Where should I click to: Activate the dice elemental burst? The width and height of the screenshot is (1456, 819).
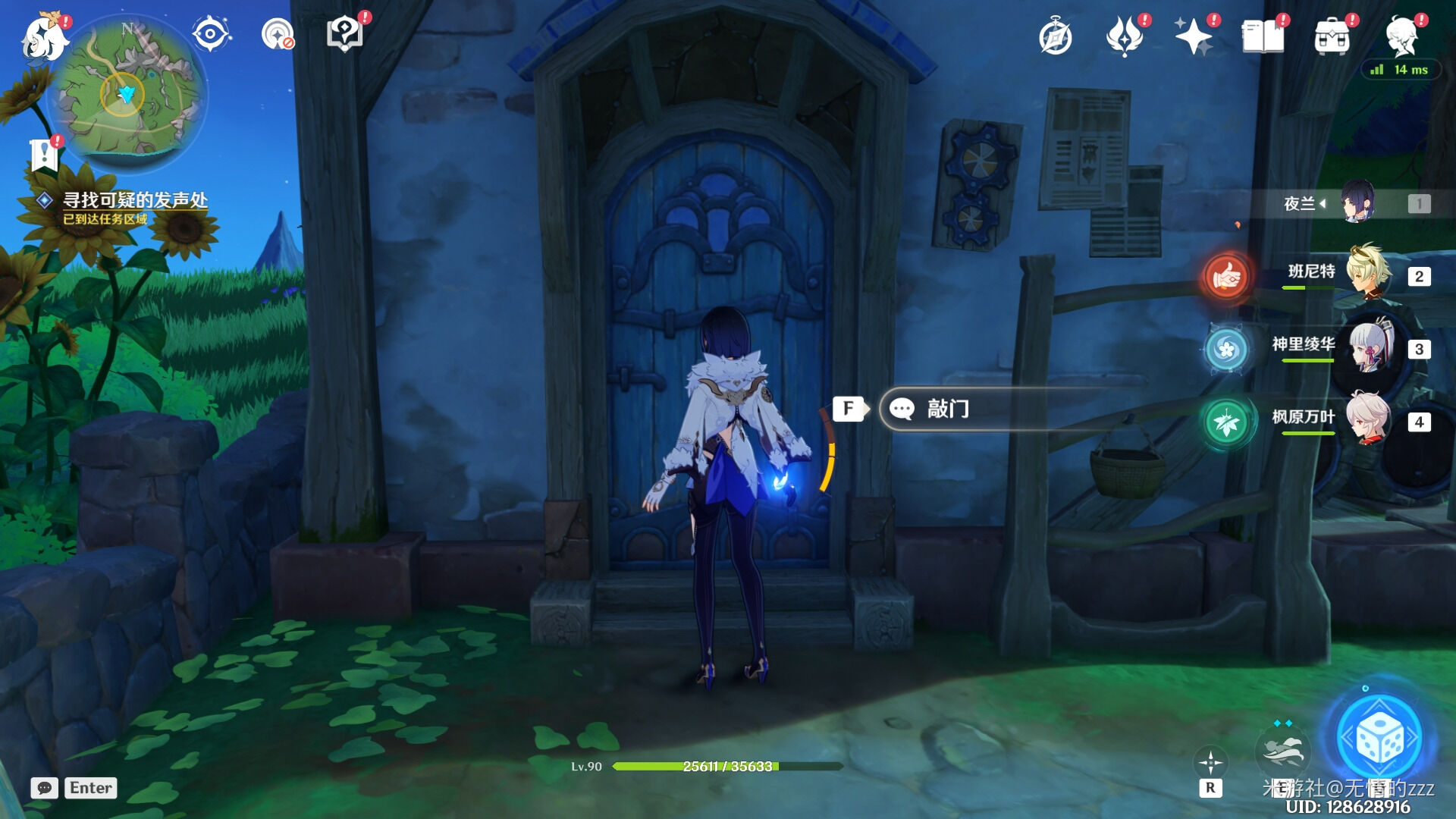(1379, 737)
